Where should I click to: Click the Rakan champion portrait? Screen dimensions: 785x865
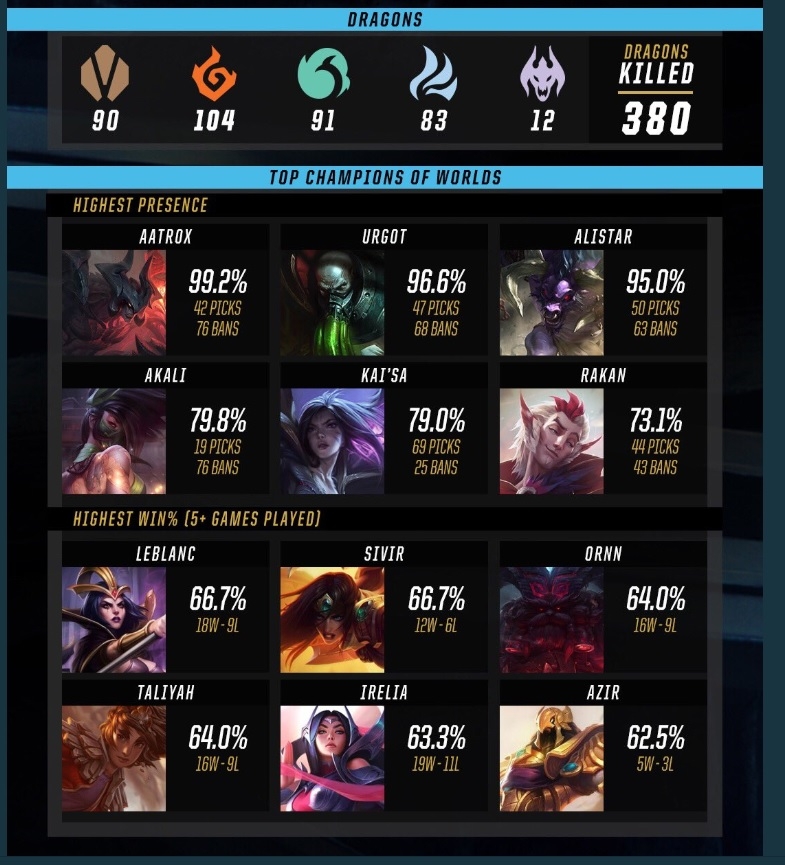552,441
